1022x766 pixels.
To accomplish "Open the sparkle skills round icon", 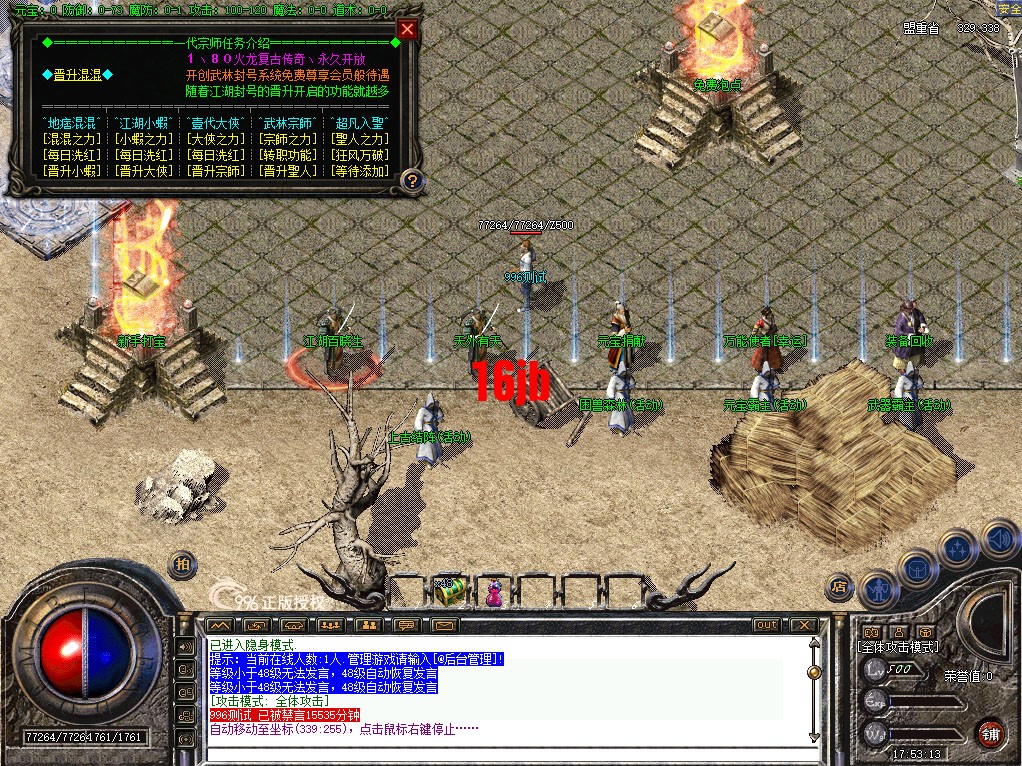I will pos(958,548).
